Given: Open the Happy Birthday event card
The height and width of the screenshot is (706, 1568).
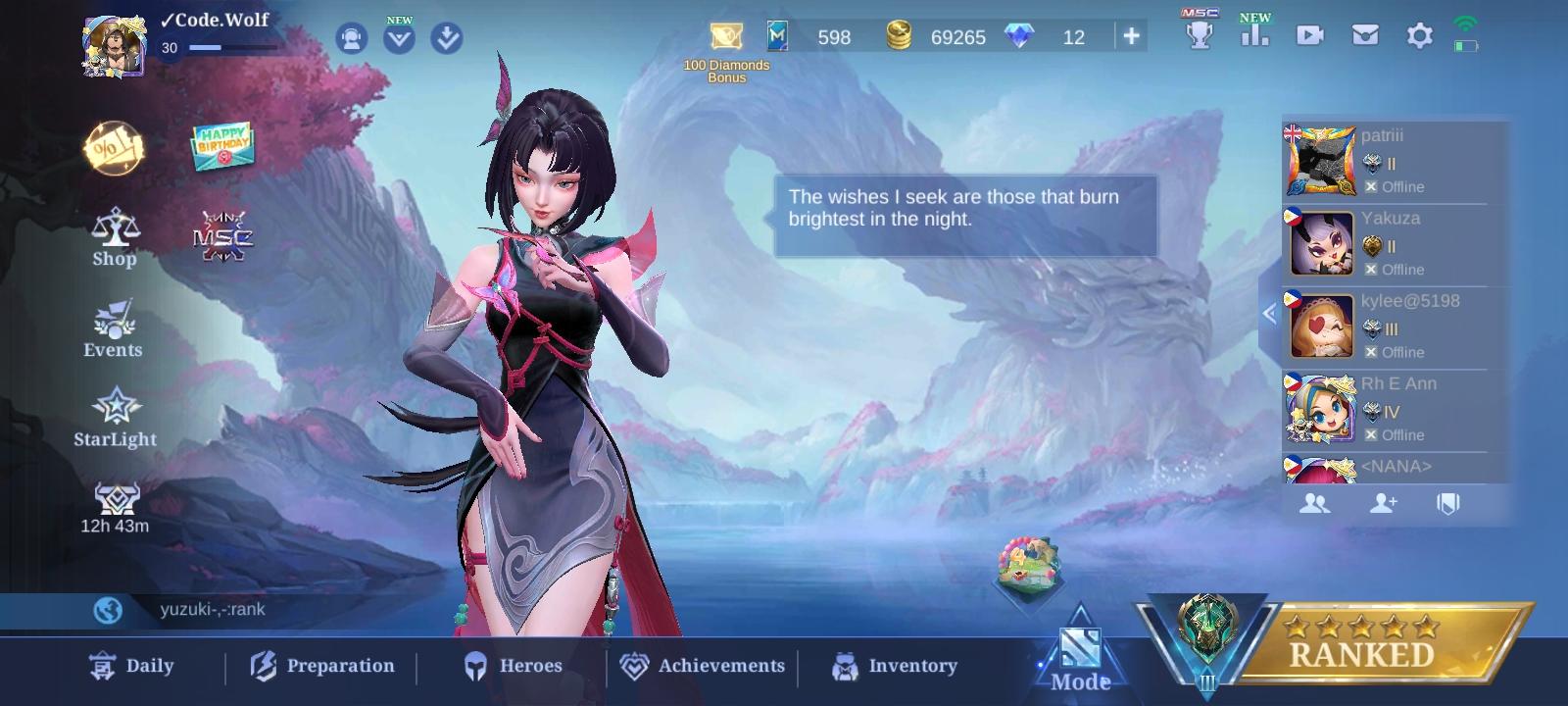Looking at the screenshot, I should [220, 145].
